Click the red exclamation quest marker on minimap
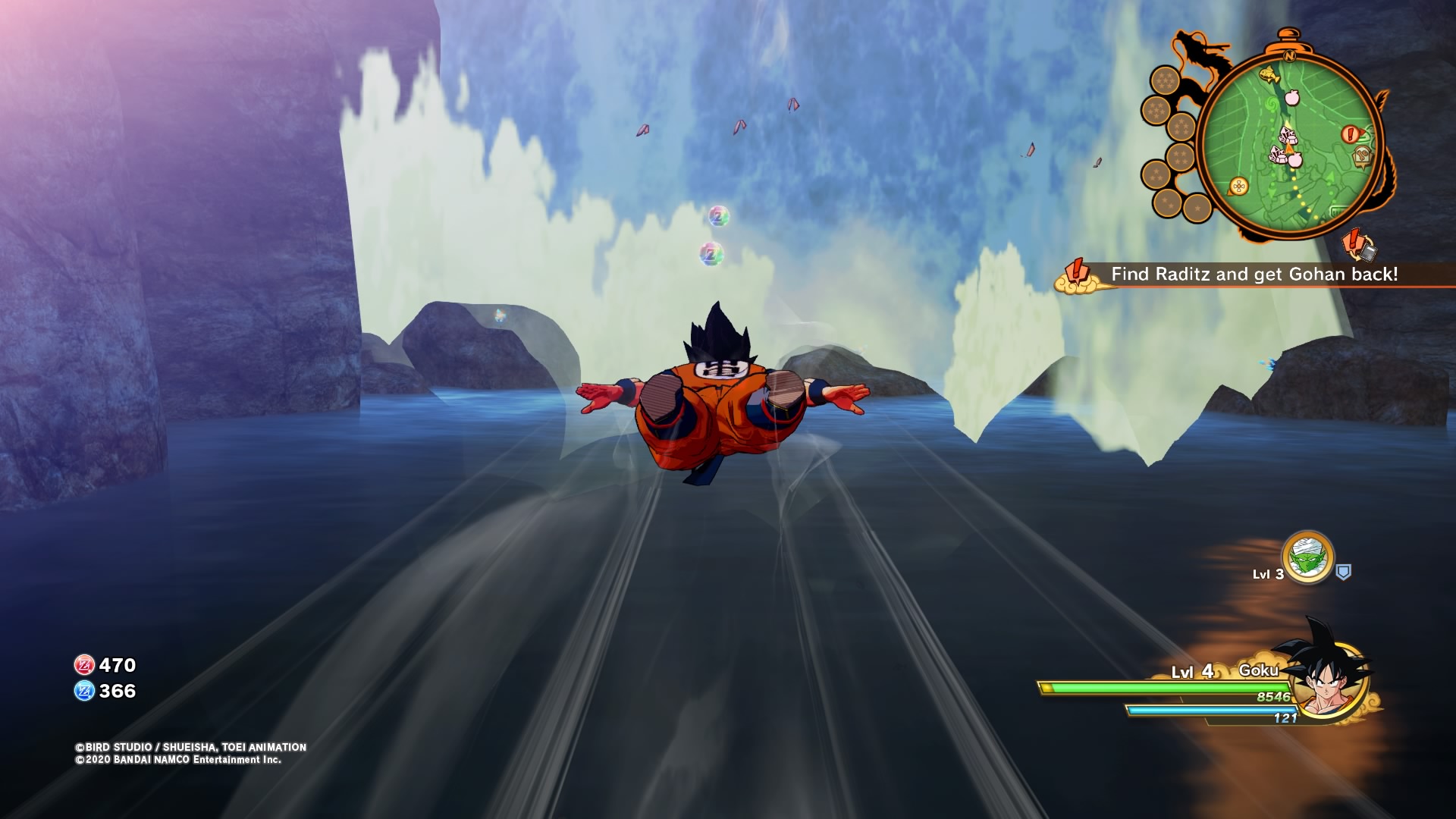Viewport: 1456px width, 819px height. 1350,135
